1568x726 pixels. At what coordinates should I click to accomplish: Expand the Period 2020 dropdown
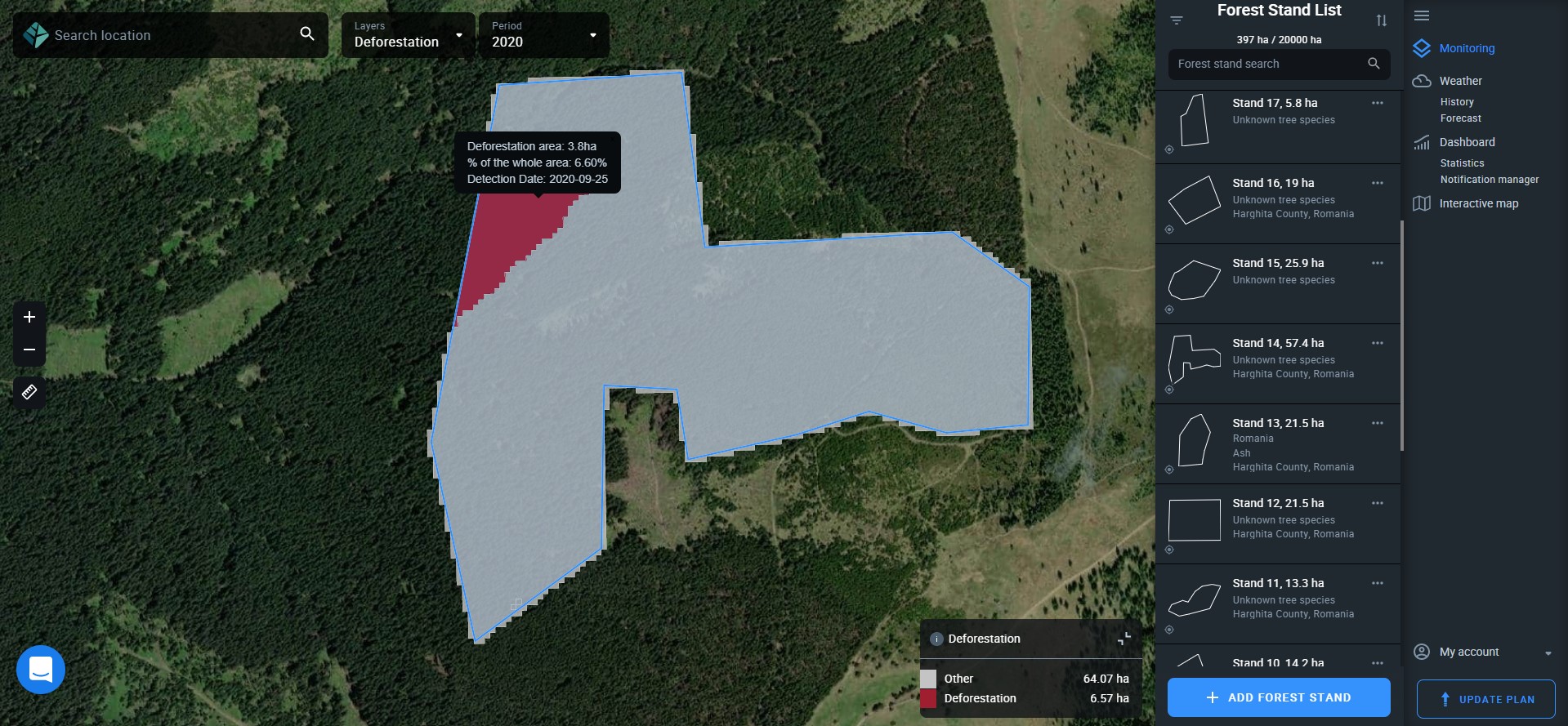point(592,35)
